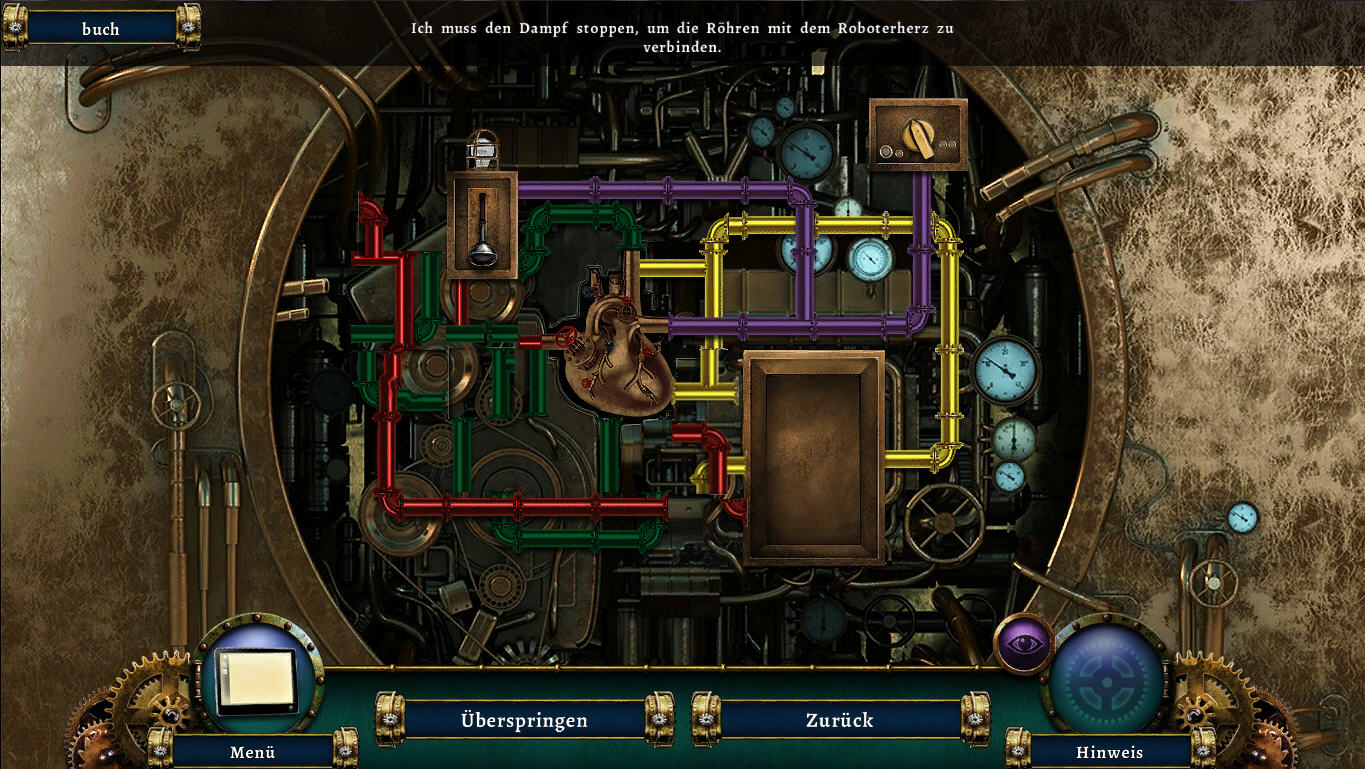Request a hint with Hinweis
The image size is (1365, 769).
click(x=1109, y=752)
